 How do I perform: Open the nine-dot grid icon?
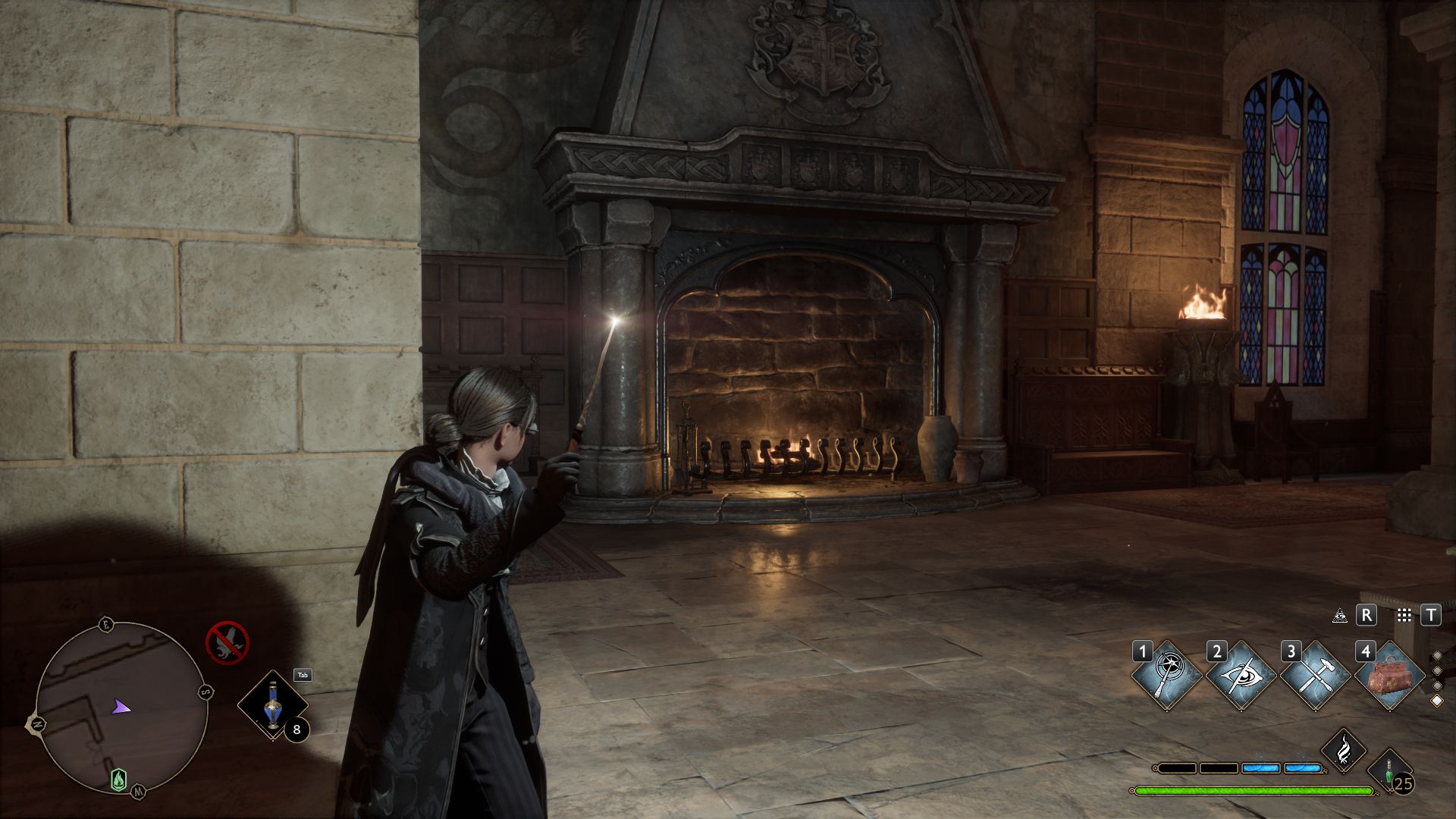[x=1404, y=615]
